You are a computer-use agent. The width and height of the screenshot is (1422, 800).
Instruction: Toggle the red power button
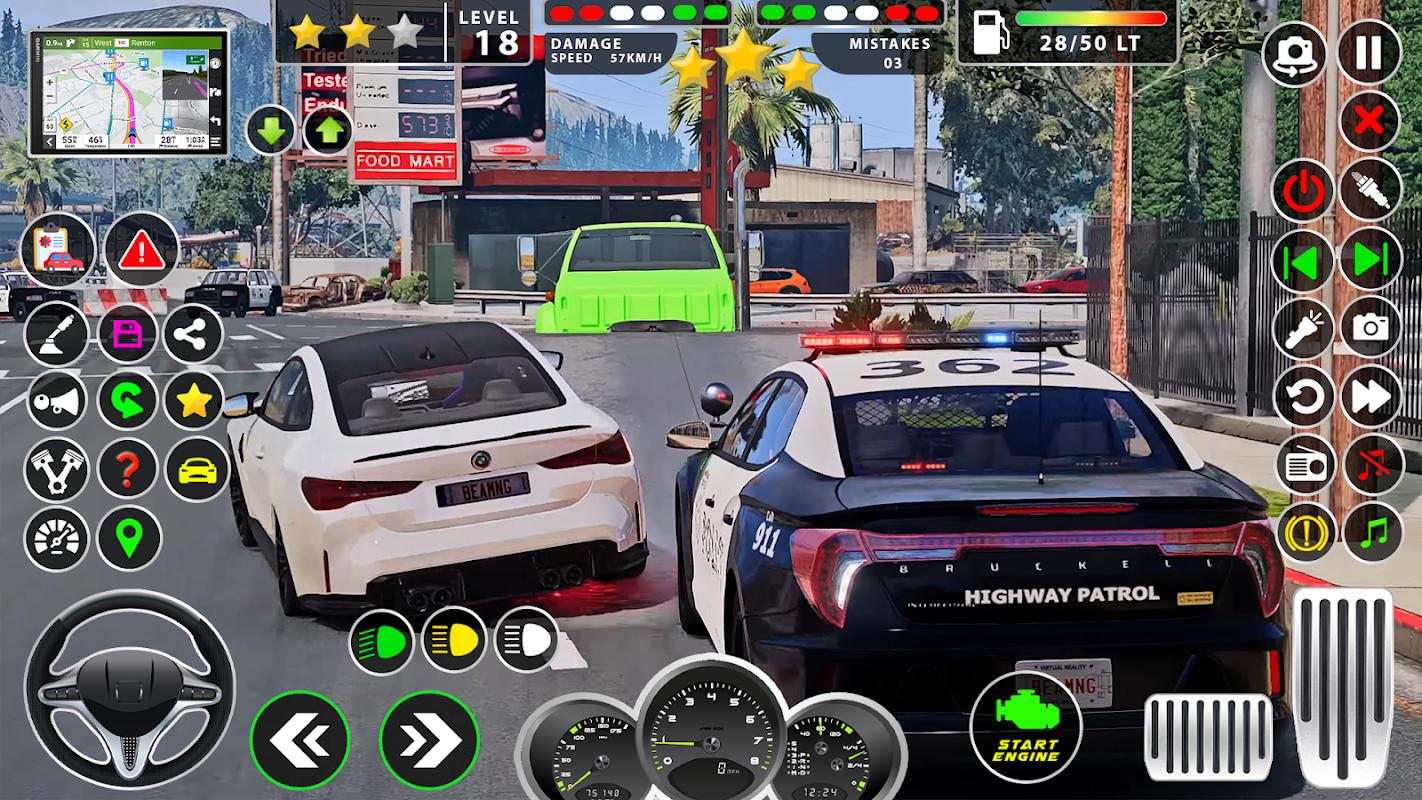1303,190
